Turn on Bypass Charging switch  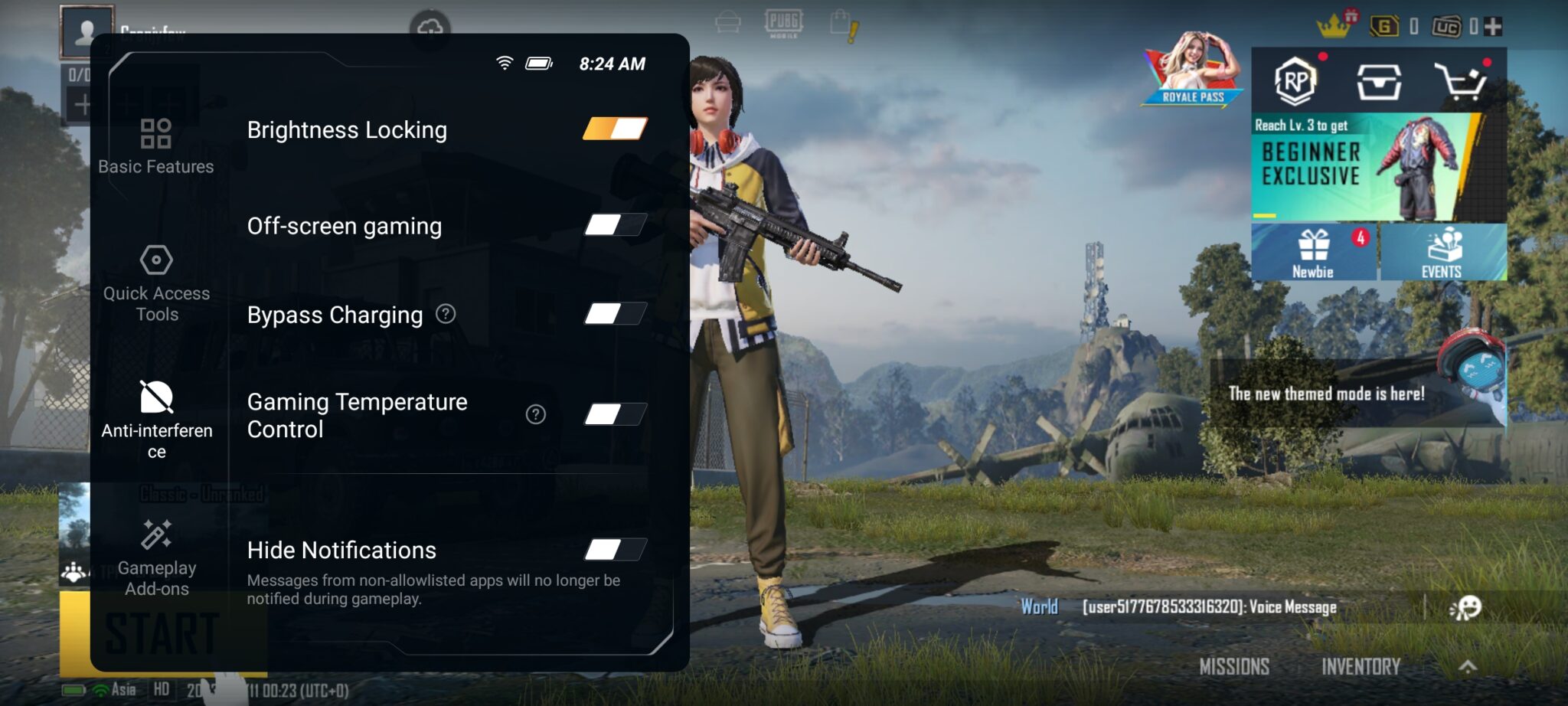tap(615, 314)
